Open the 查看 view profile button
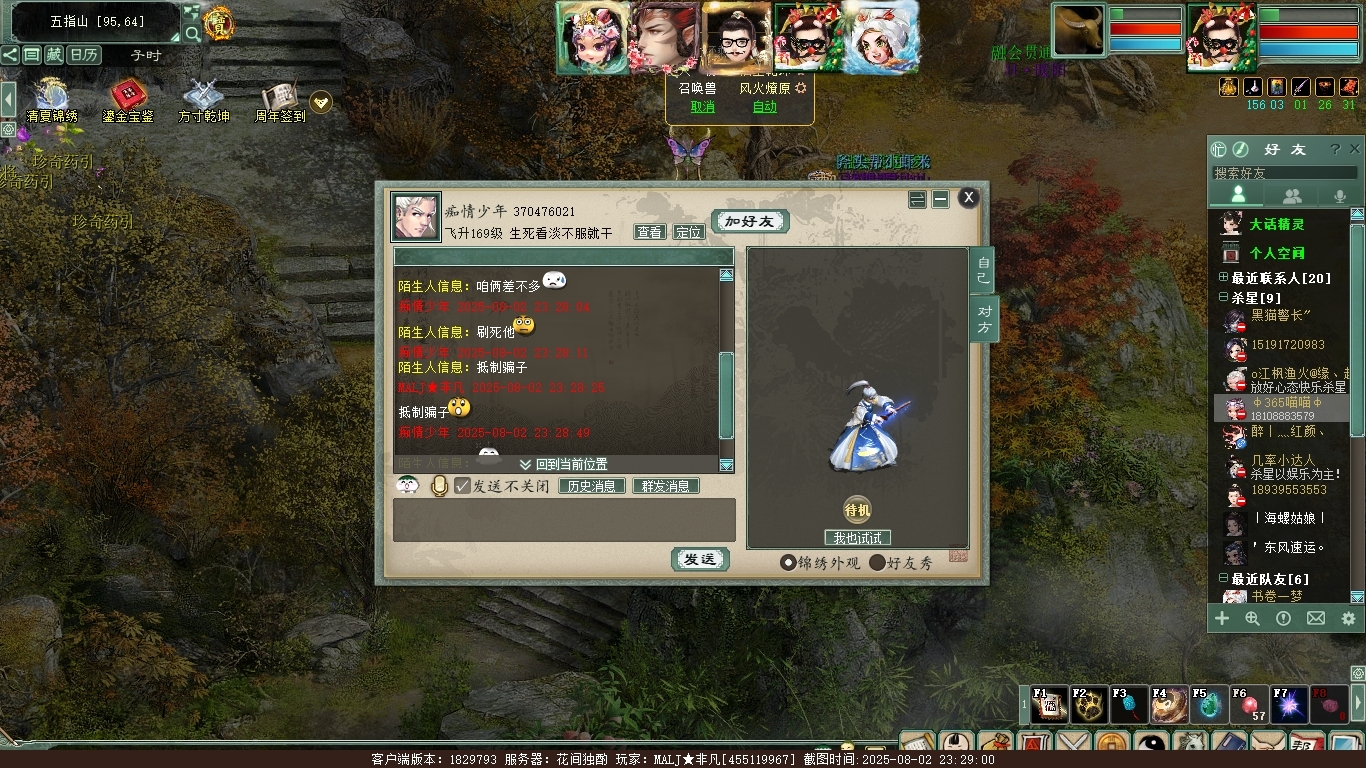This screenshot has height=768, width=1366. click(649, 232)
